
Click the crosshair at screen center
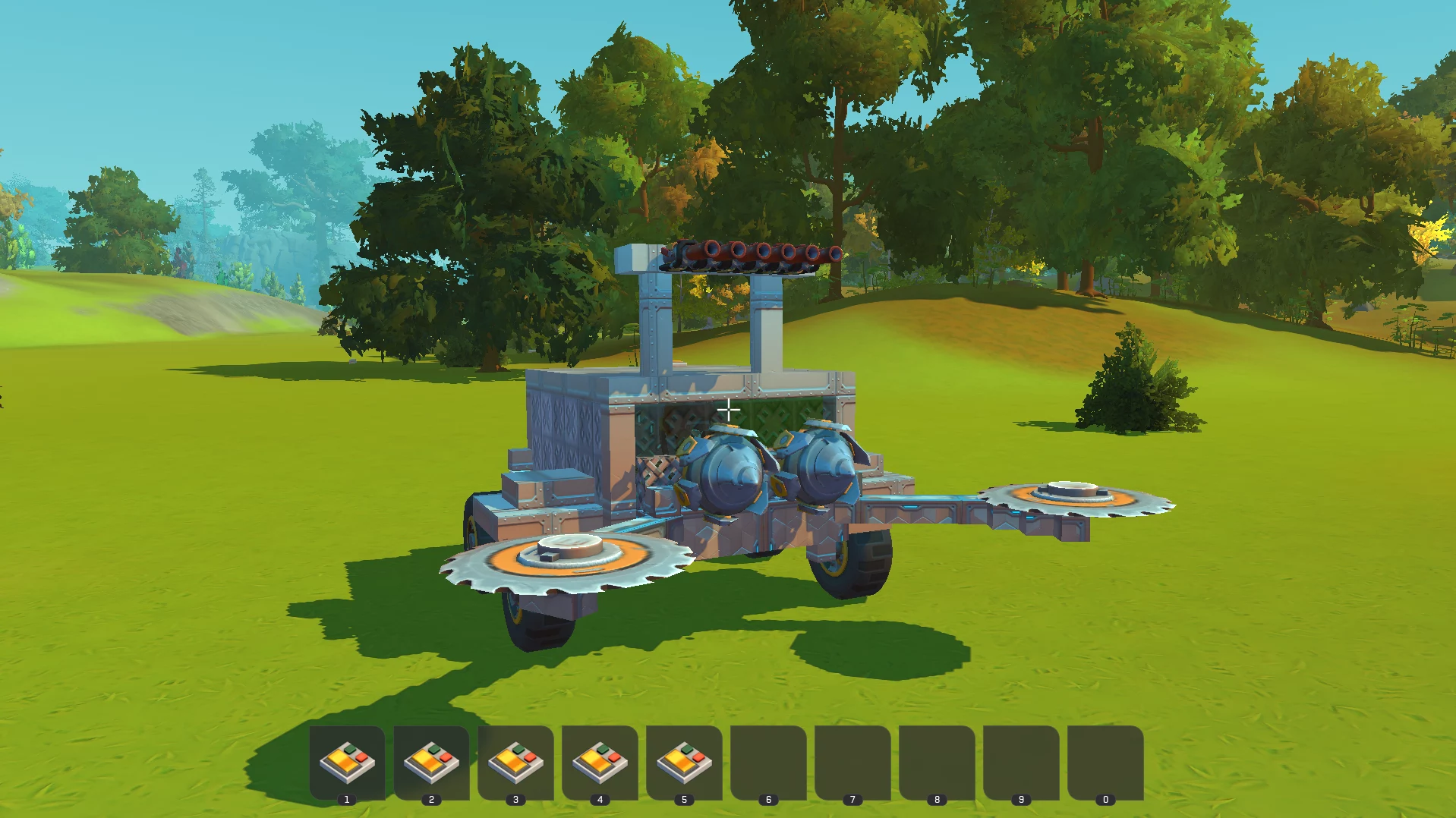click(x=728, y=410)
